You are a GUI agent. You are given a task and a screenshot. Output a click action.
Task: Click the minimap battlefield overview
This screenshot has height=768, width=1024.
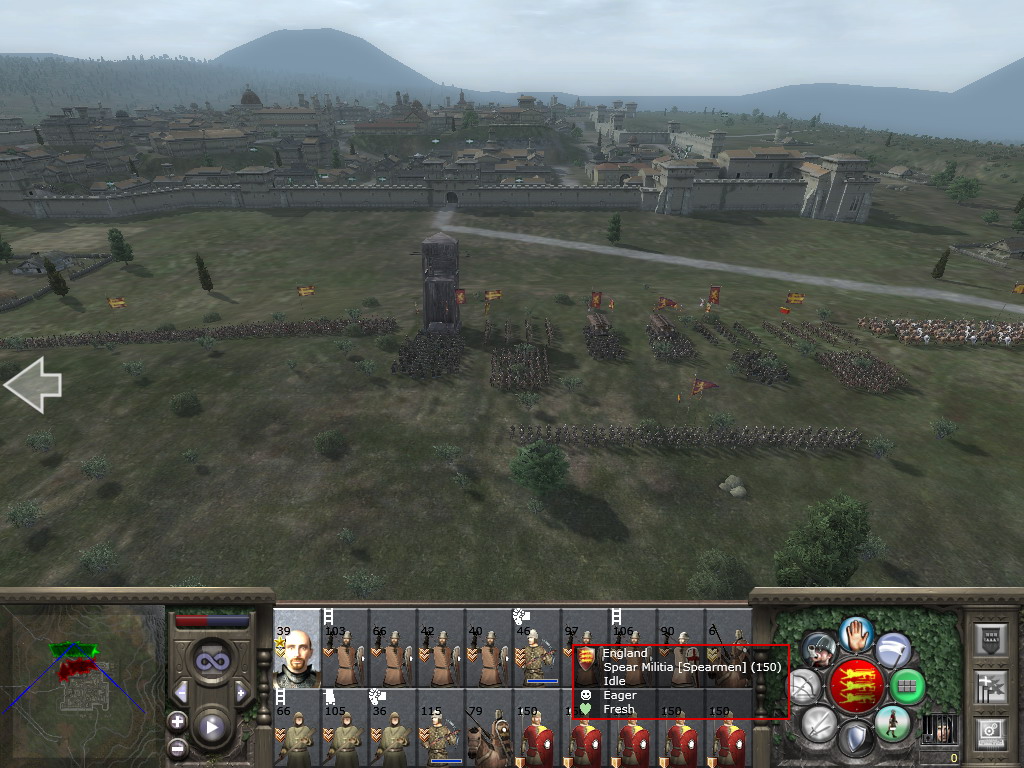pyautogui.click(x=82, y=685)
